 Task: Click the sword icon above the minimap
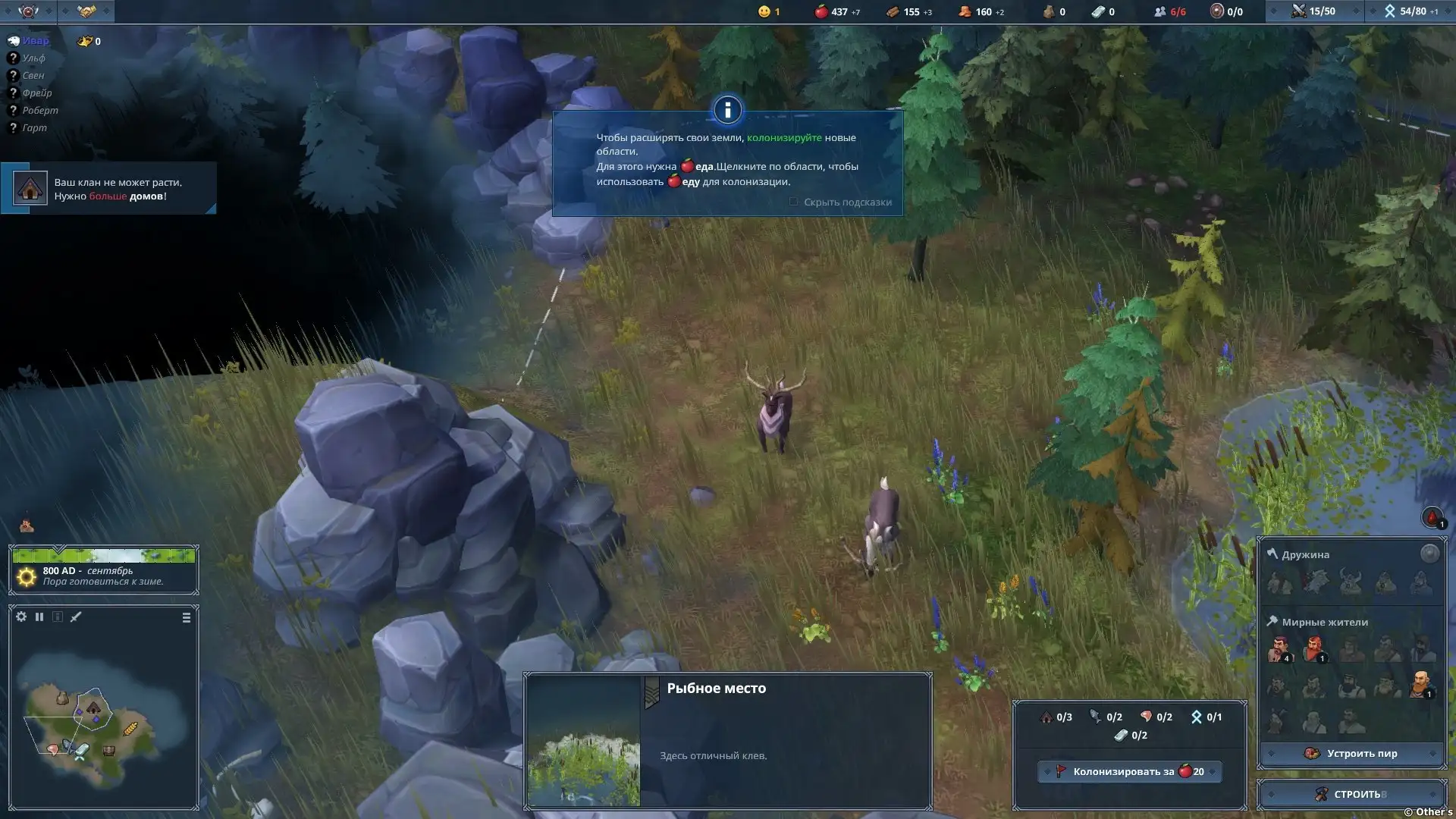pyautogui.click(x=76, y=617)
